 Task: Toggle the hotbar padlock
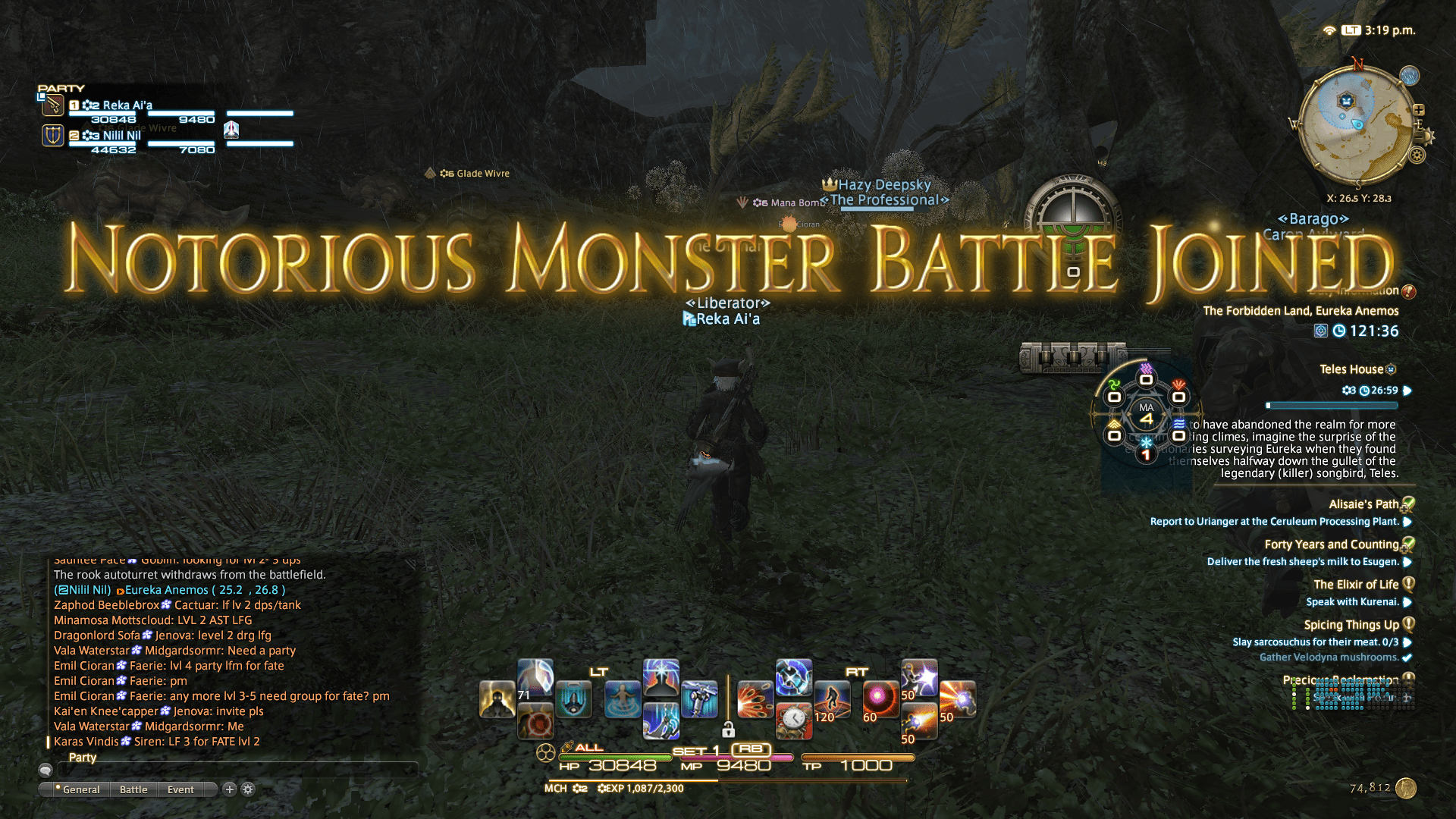[x=728, y=730]
